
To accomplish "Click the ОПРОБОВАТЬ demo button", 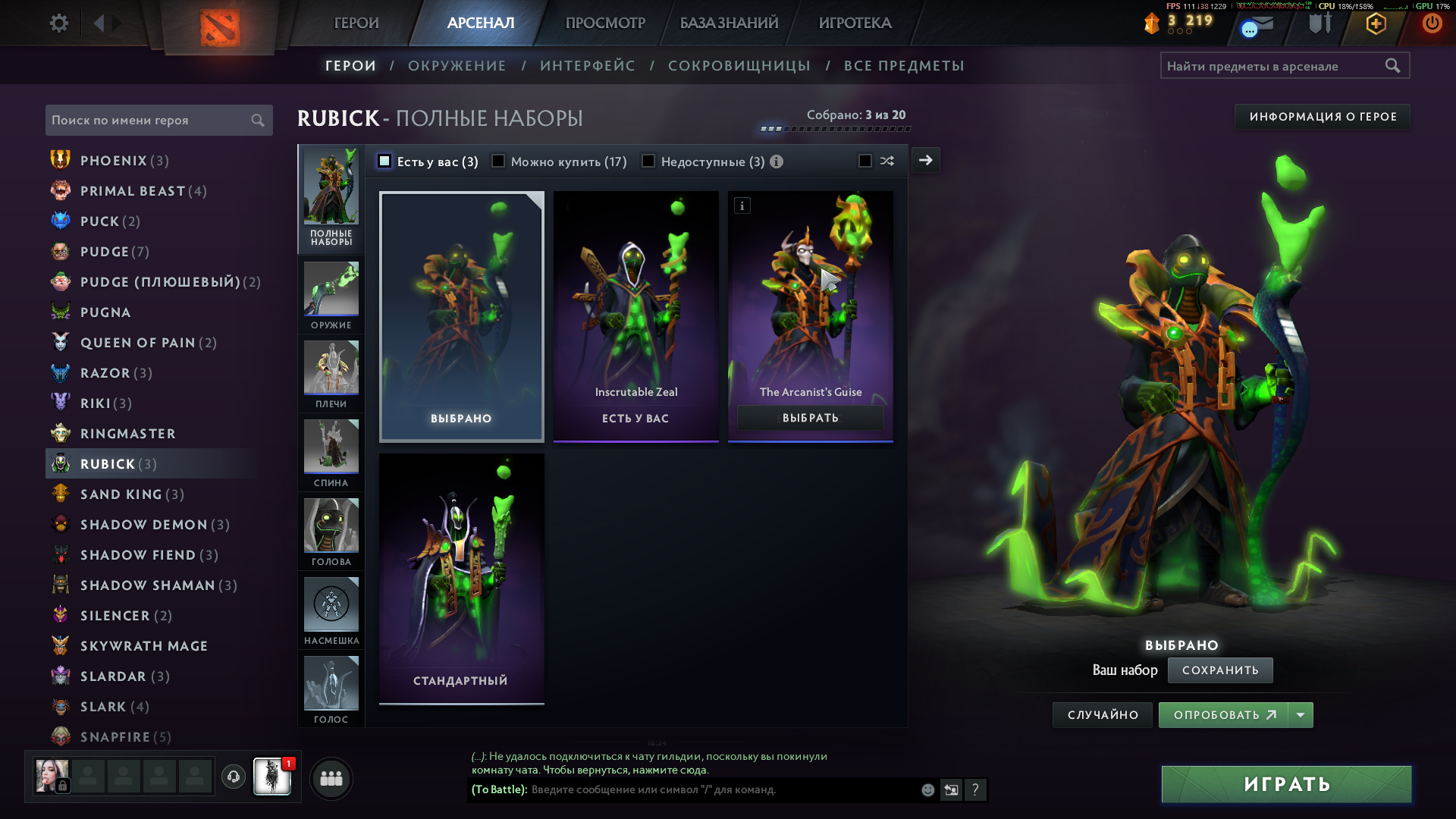I will 1223,715.
